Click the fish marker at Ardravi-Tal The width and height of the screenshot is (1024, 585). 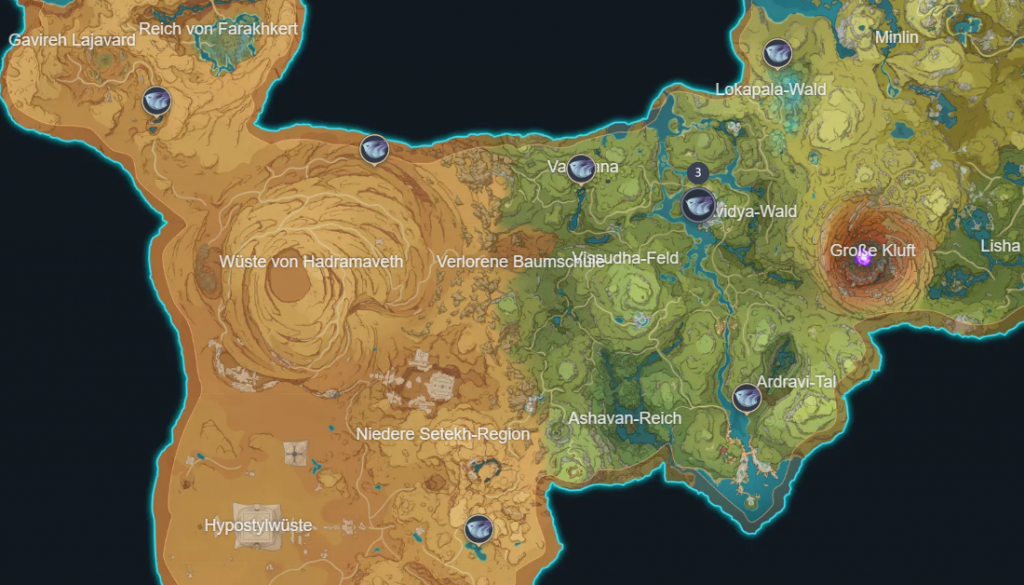[746, 398]
